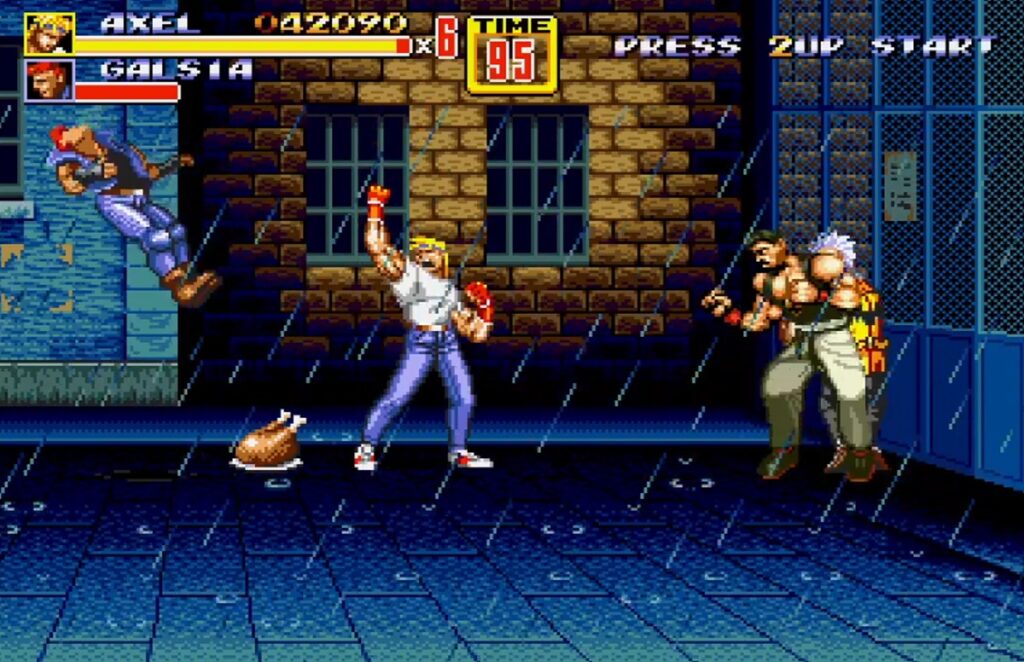
Task: Click Axel's player portrait icon
Action: point(48,34)
